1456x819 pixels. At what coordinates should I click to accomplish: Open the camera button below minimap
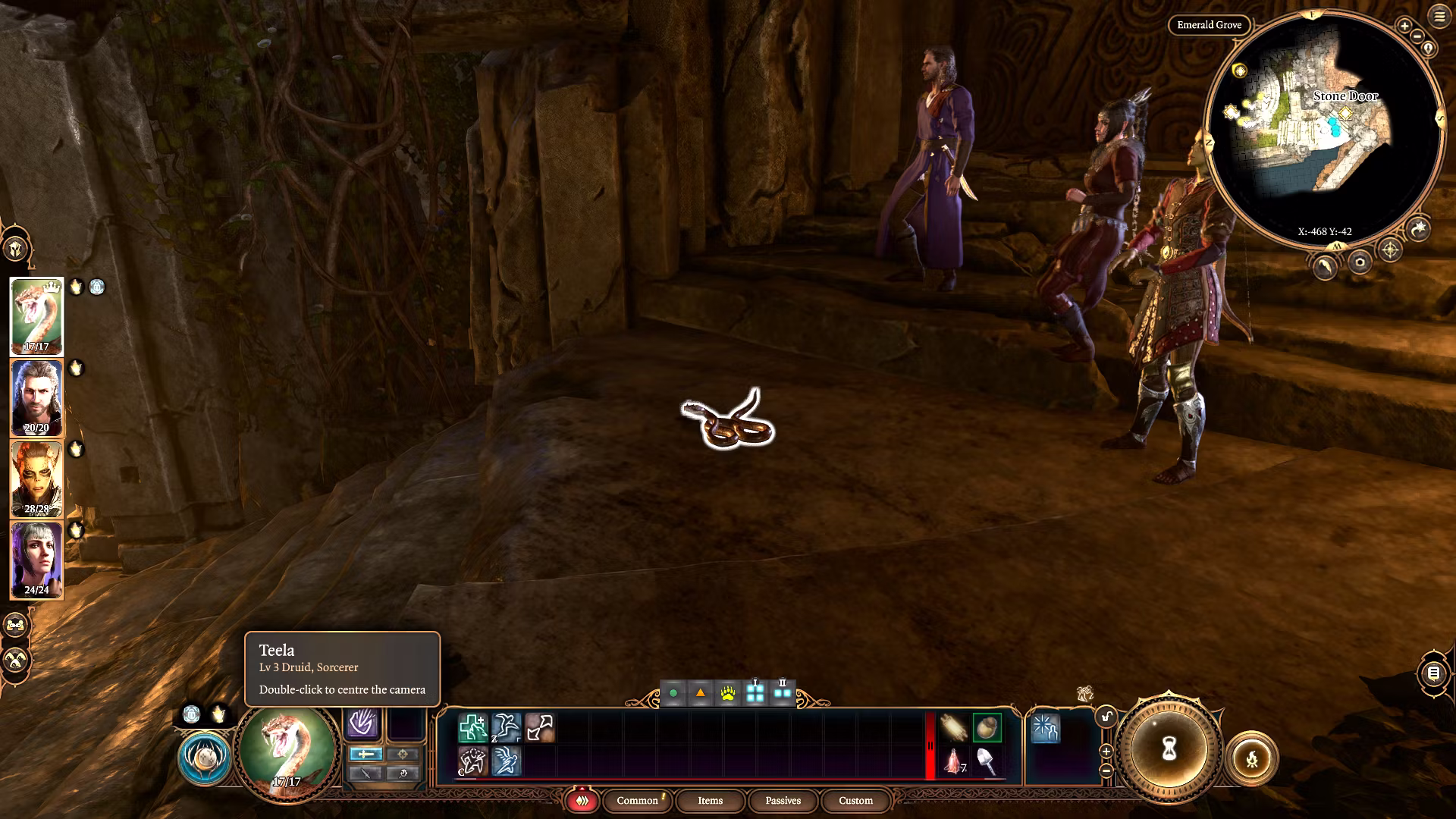[1360, 262]
